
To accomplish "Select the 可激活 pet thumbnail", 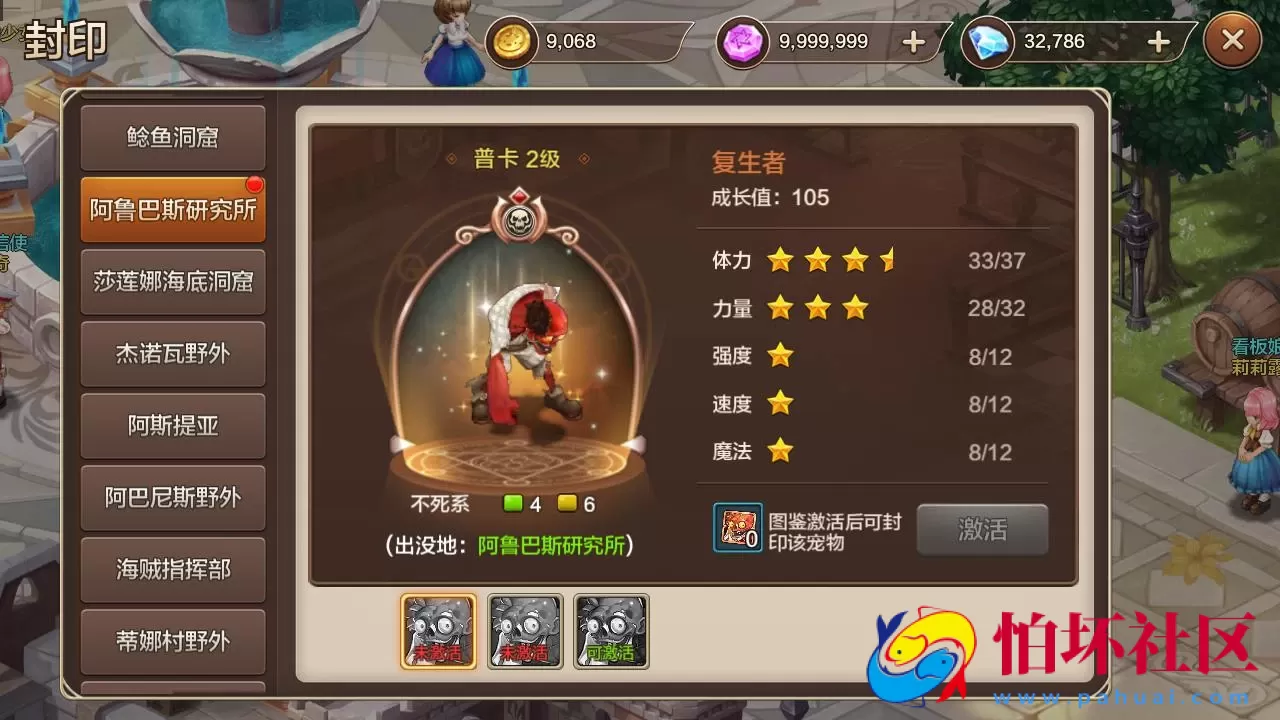I will [x=611, y=630].
